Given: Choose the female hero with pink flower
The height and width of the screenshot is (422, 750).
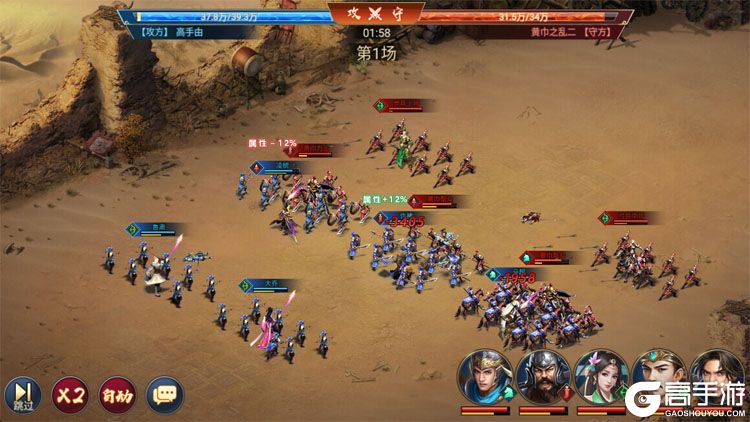Looking at the screenshot, I should tap(601, 376).
